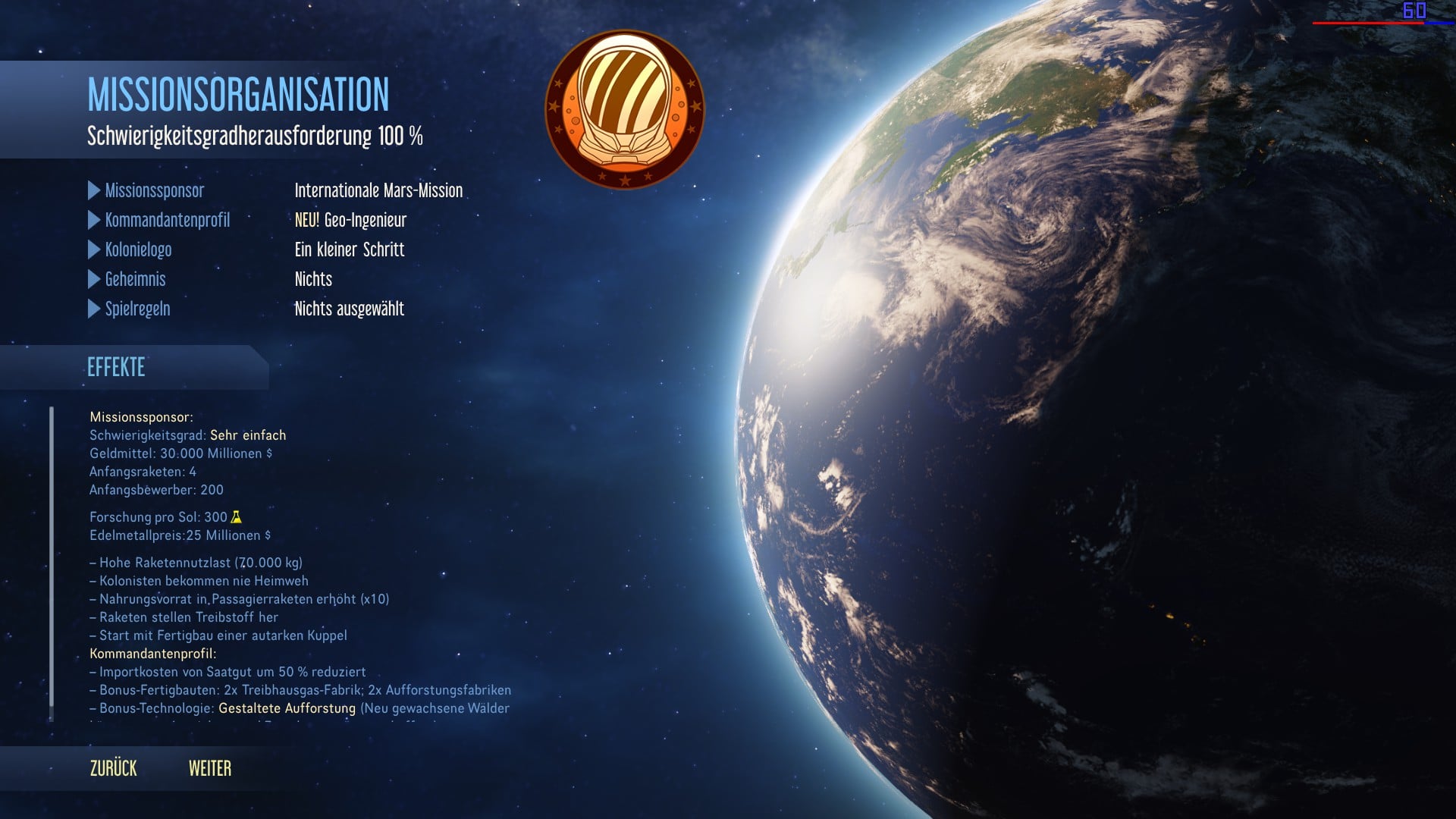The height and width of the screenshot is (819, 1456).
Task: Choose the Kommandantenprofil entry
Action: [167, 220]
